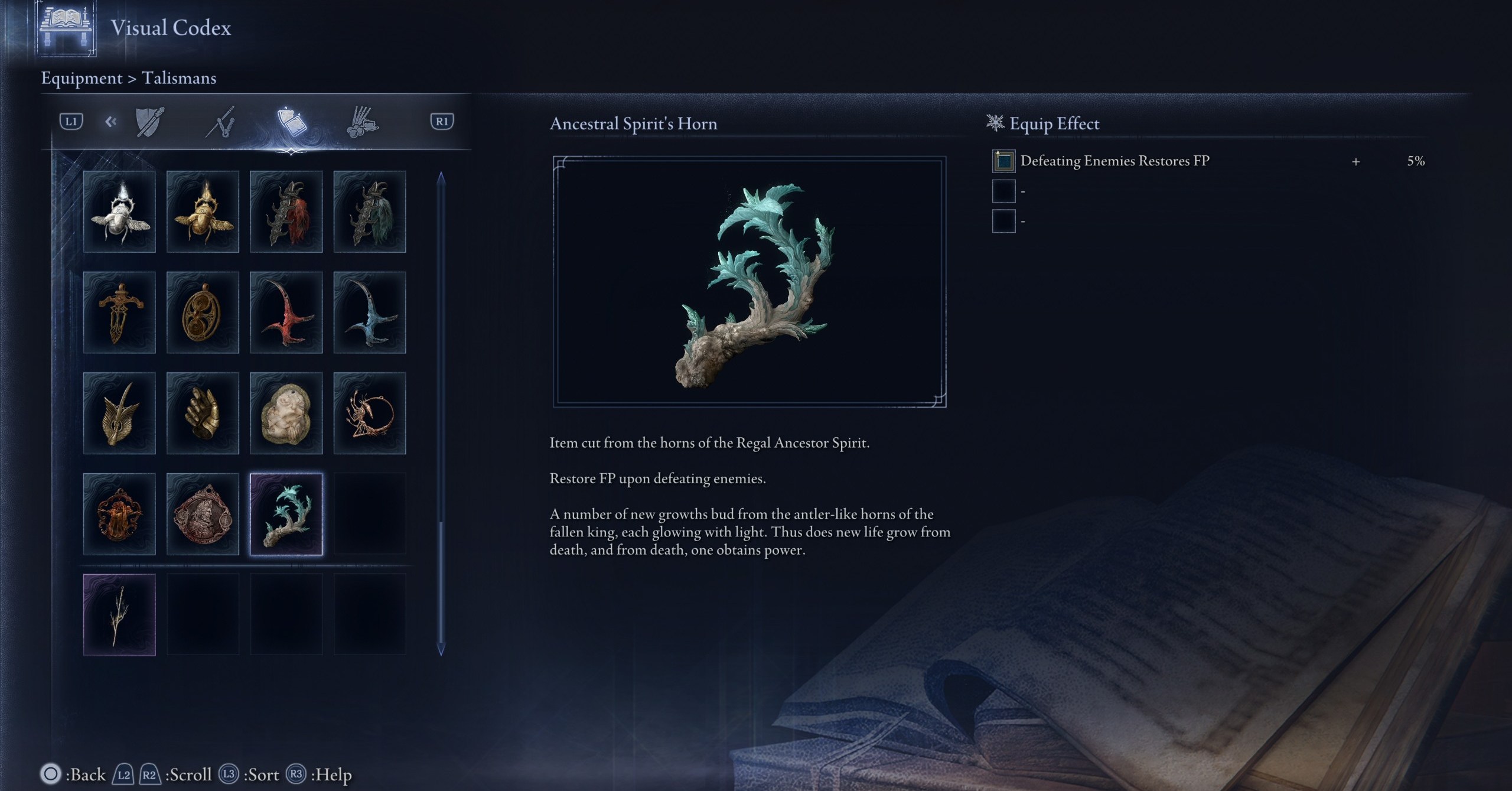Pick the oval bronze medallion talisman
The image size is (1512, 791).
tap(203, 313)
